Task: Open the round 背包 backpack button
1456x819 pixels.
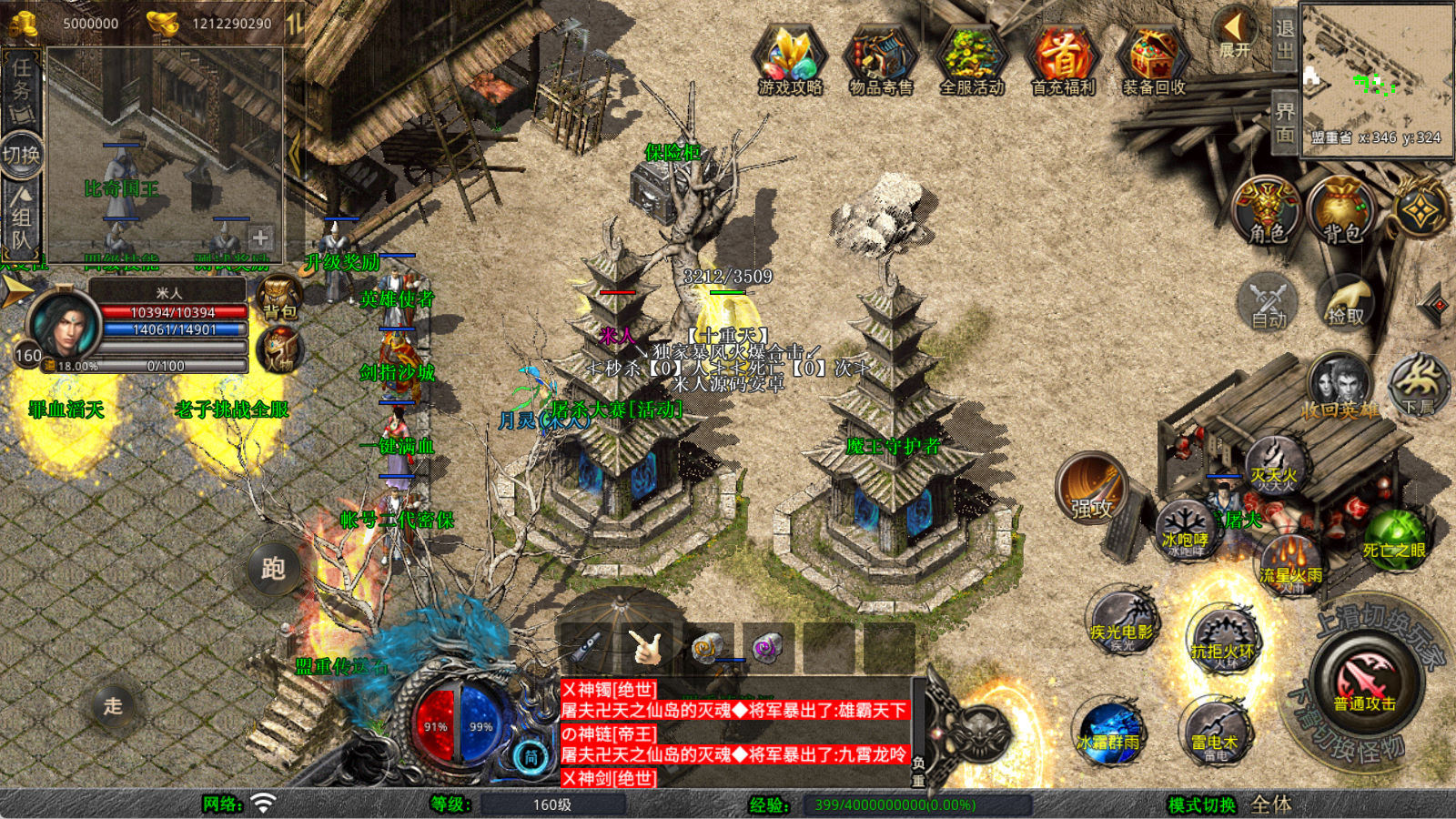Action: pyautogui.click(x=1340, y=211)
